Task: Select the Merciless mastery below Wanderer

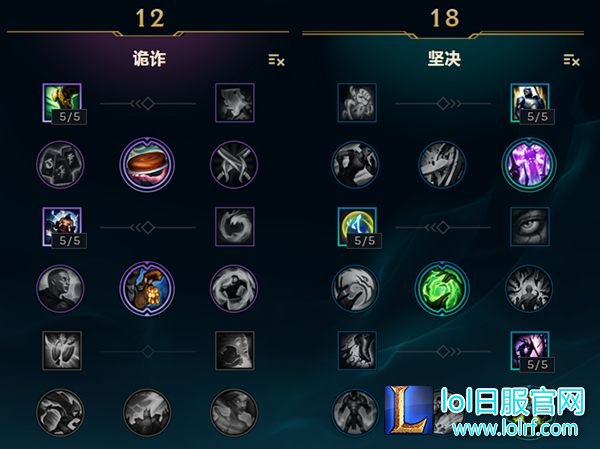Action: 62,225
